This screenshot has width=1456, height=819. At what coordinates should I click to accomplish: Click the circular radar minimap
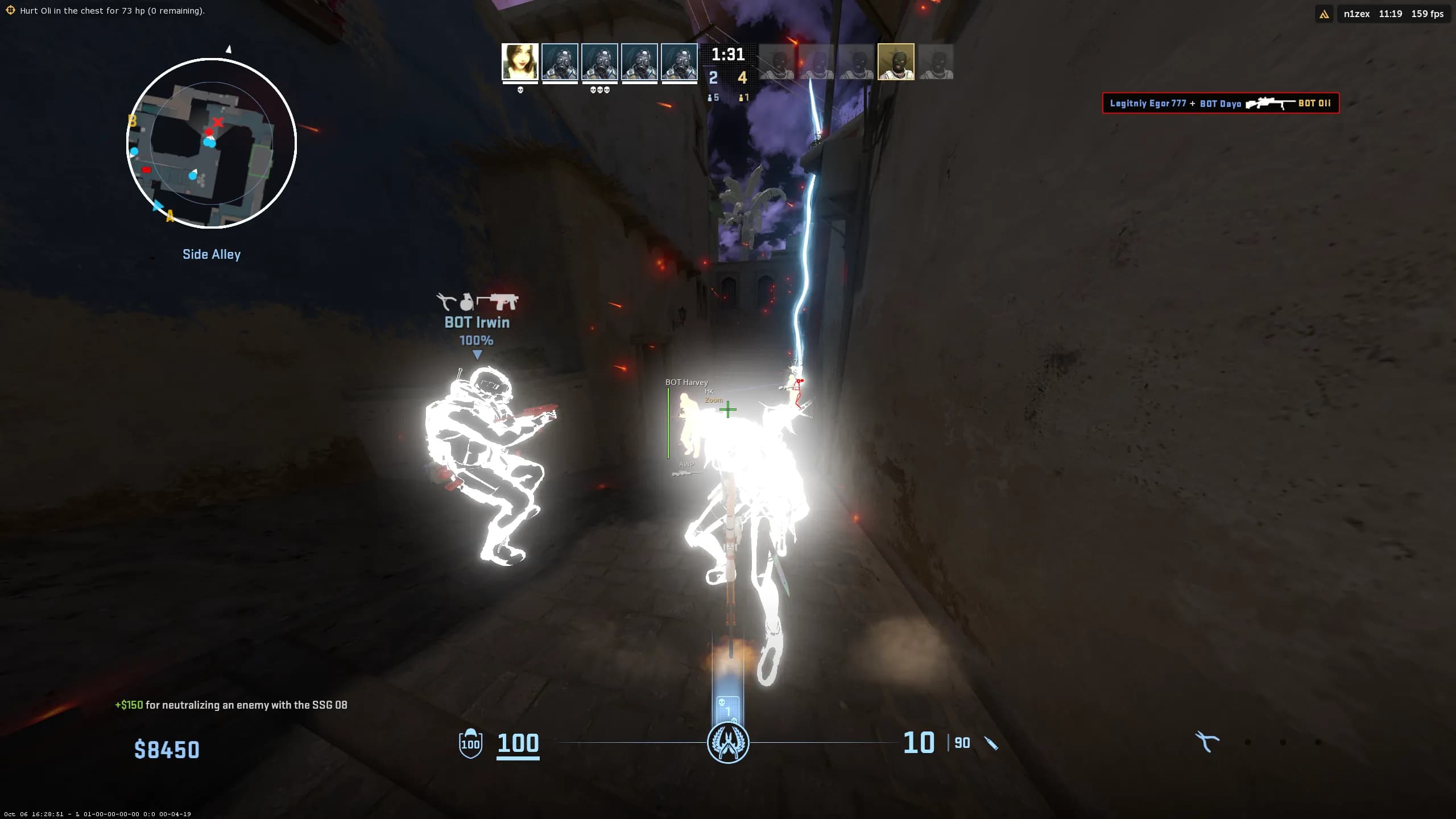[x=211, y=143]
